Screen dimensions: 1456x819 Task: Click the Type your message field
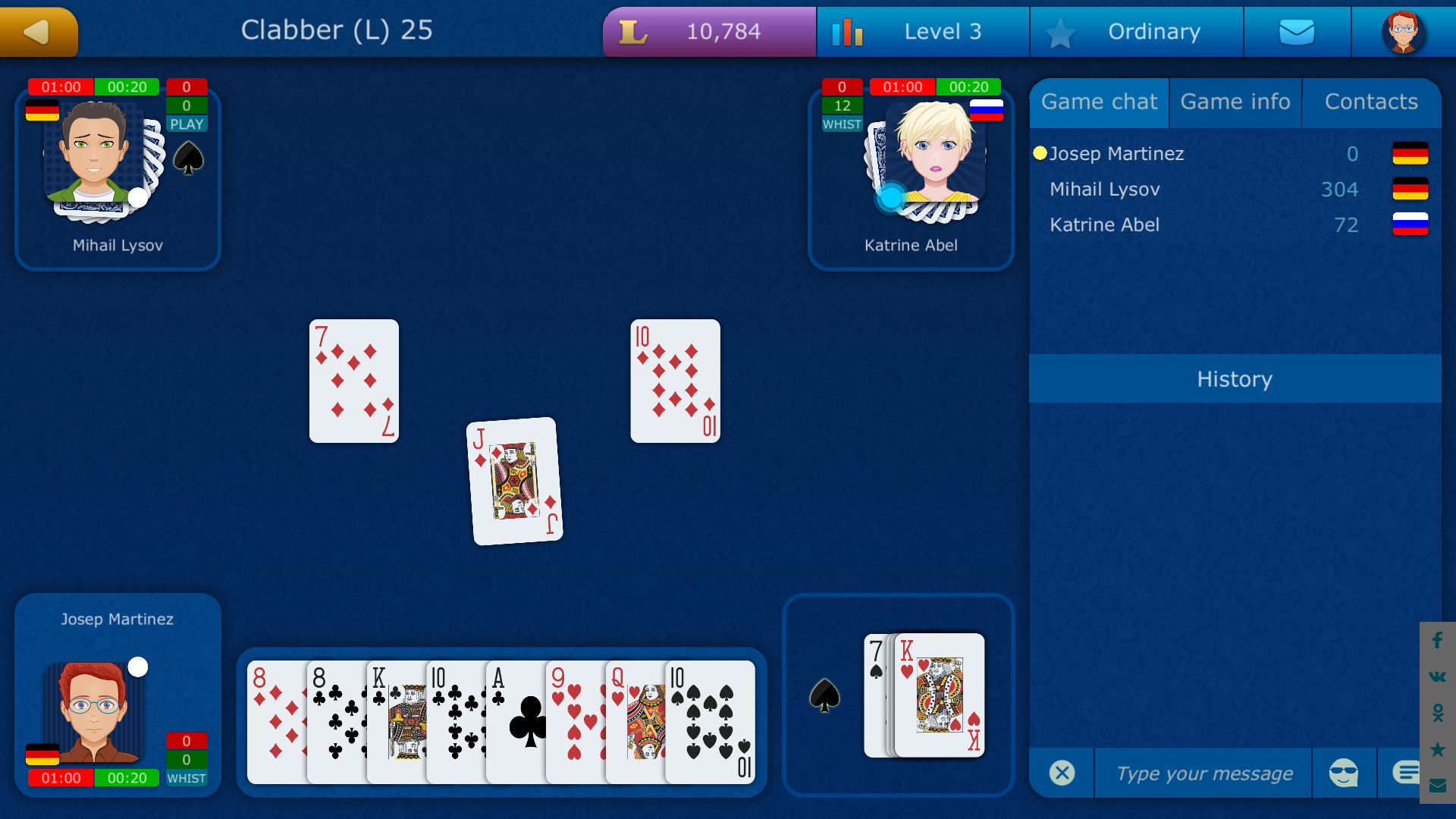(1203, 773)
